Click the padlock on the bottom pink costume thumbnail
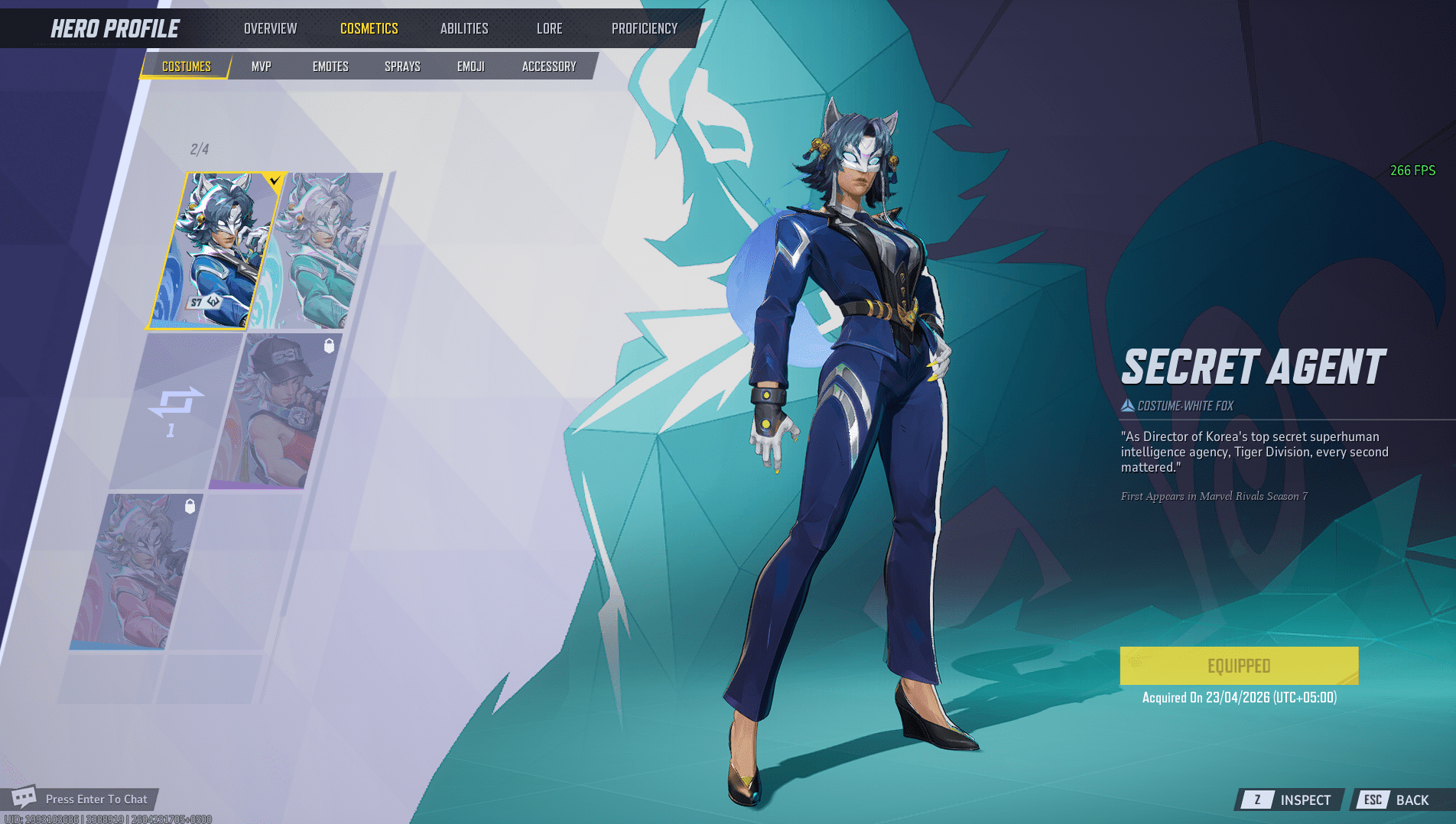Viewport: 1456px width, 824px height. 190,507
